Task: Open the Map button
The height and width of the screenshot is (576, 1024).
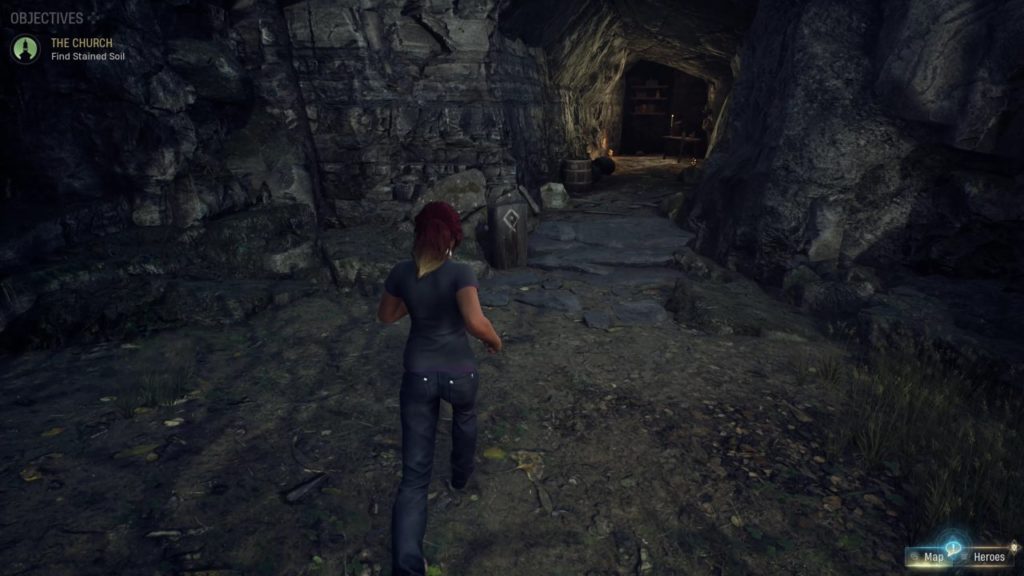Action: pyautogui.click(x=930, y=557)
